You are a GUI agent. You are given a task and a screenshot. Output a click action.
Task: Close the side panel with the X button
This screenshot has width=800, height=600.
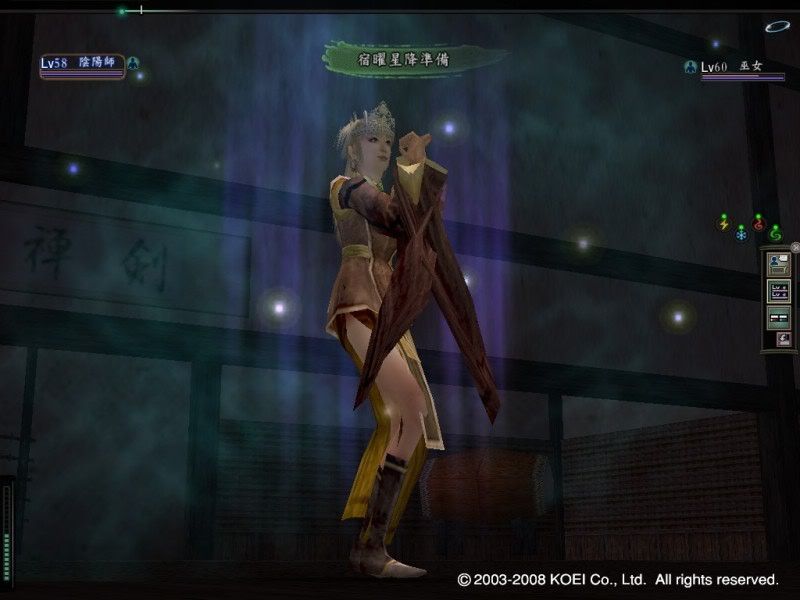[x=795, y=247]
